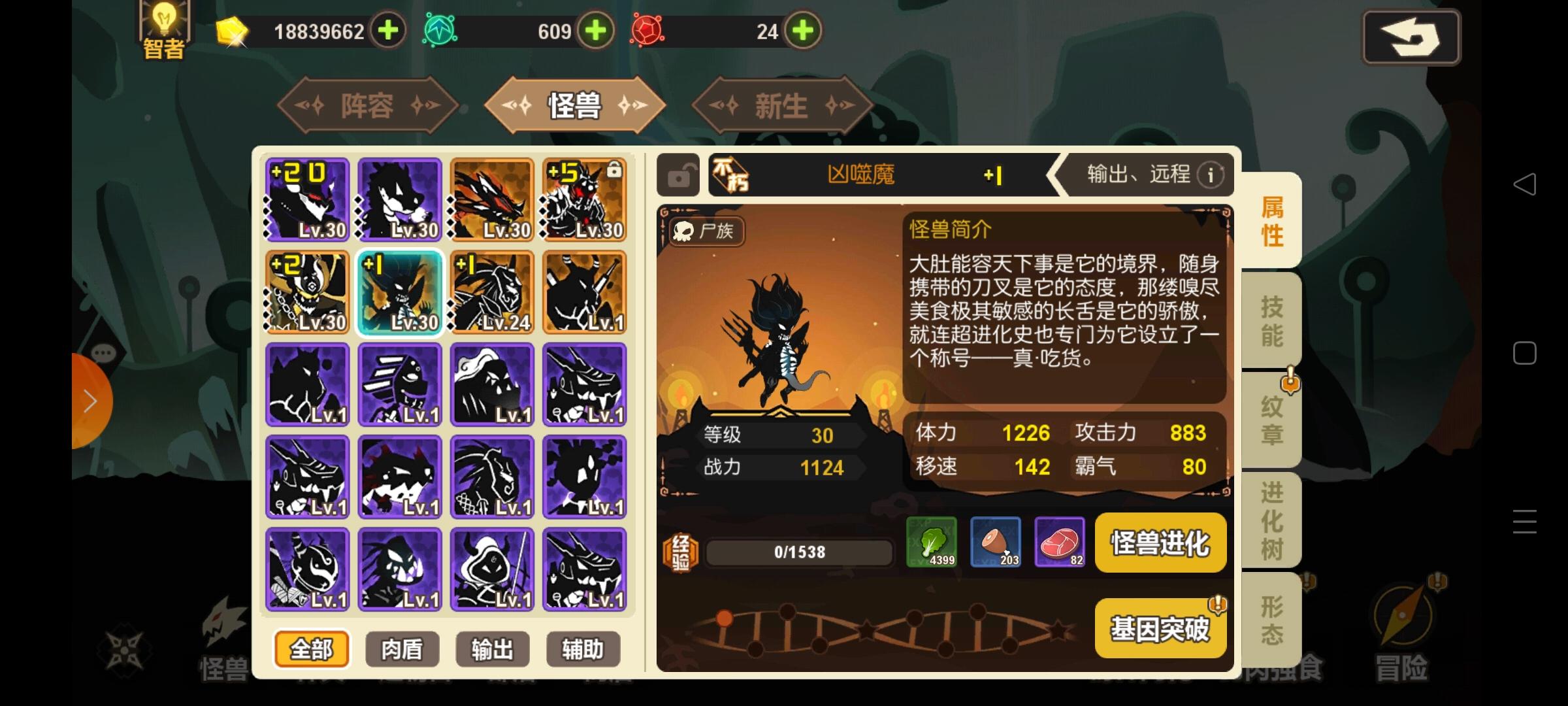This screenshot has width=1568, height=706.
Task: Open the monster info (i) icon
Action: [x=1212, y=175]
